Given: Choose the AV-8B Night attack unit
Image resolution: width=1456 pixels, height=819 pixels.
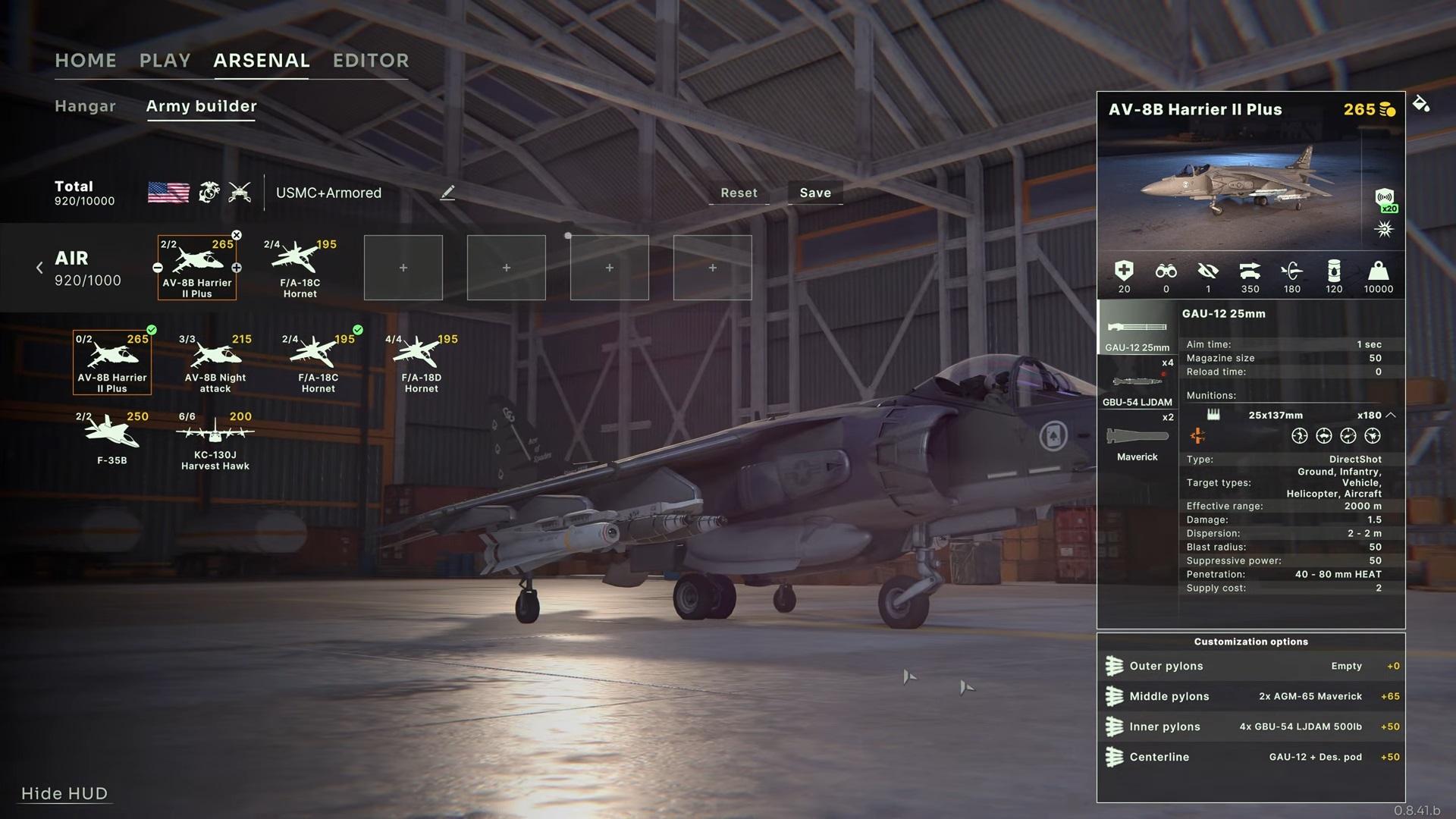Looking at the screenshot, I should 215,362.
